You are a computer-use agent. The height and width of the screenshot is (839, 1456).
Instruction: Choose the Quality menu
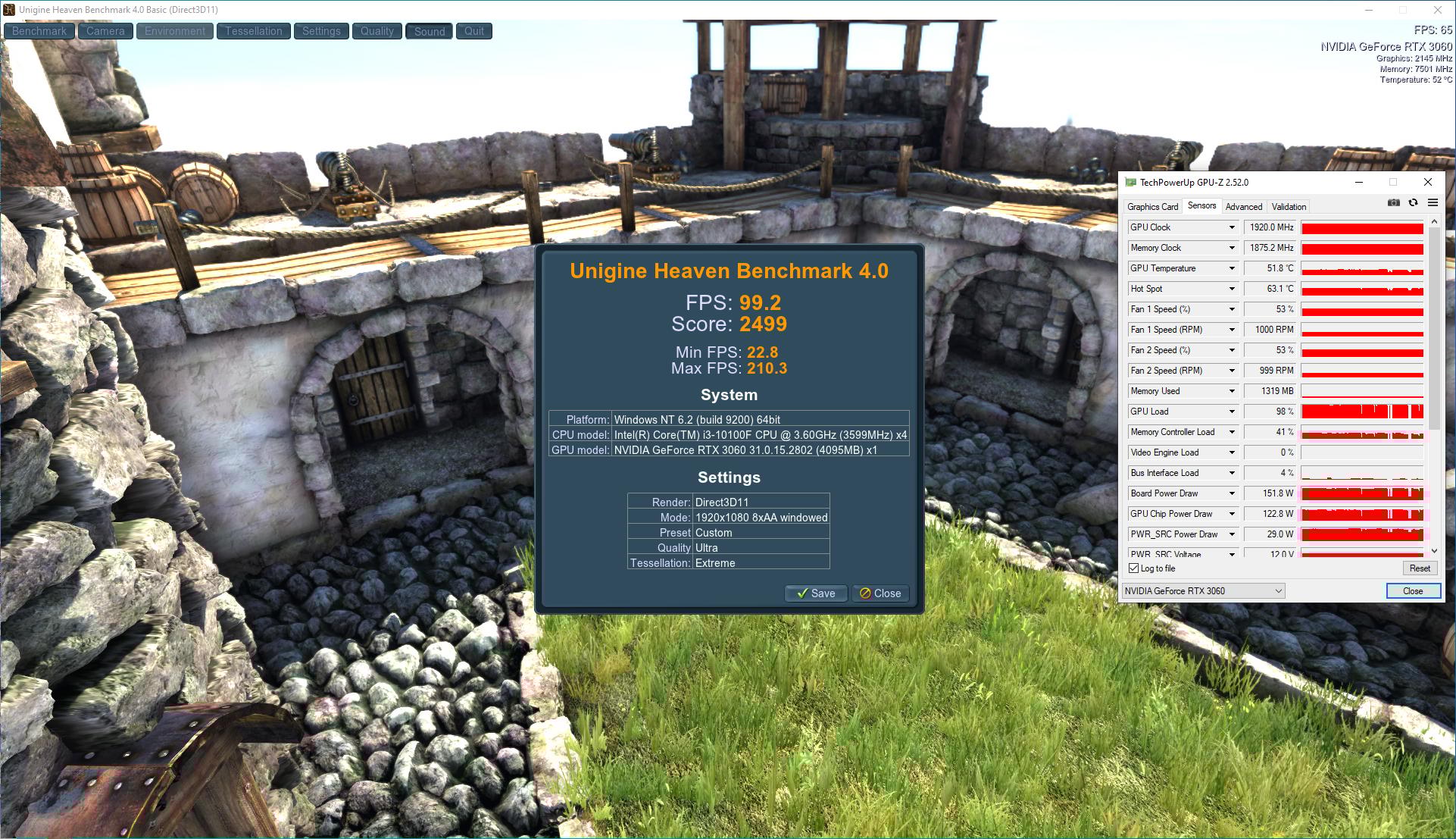376,31
